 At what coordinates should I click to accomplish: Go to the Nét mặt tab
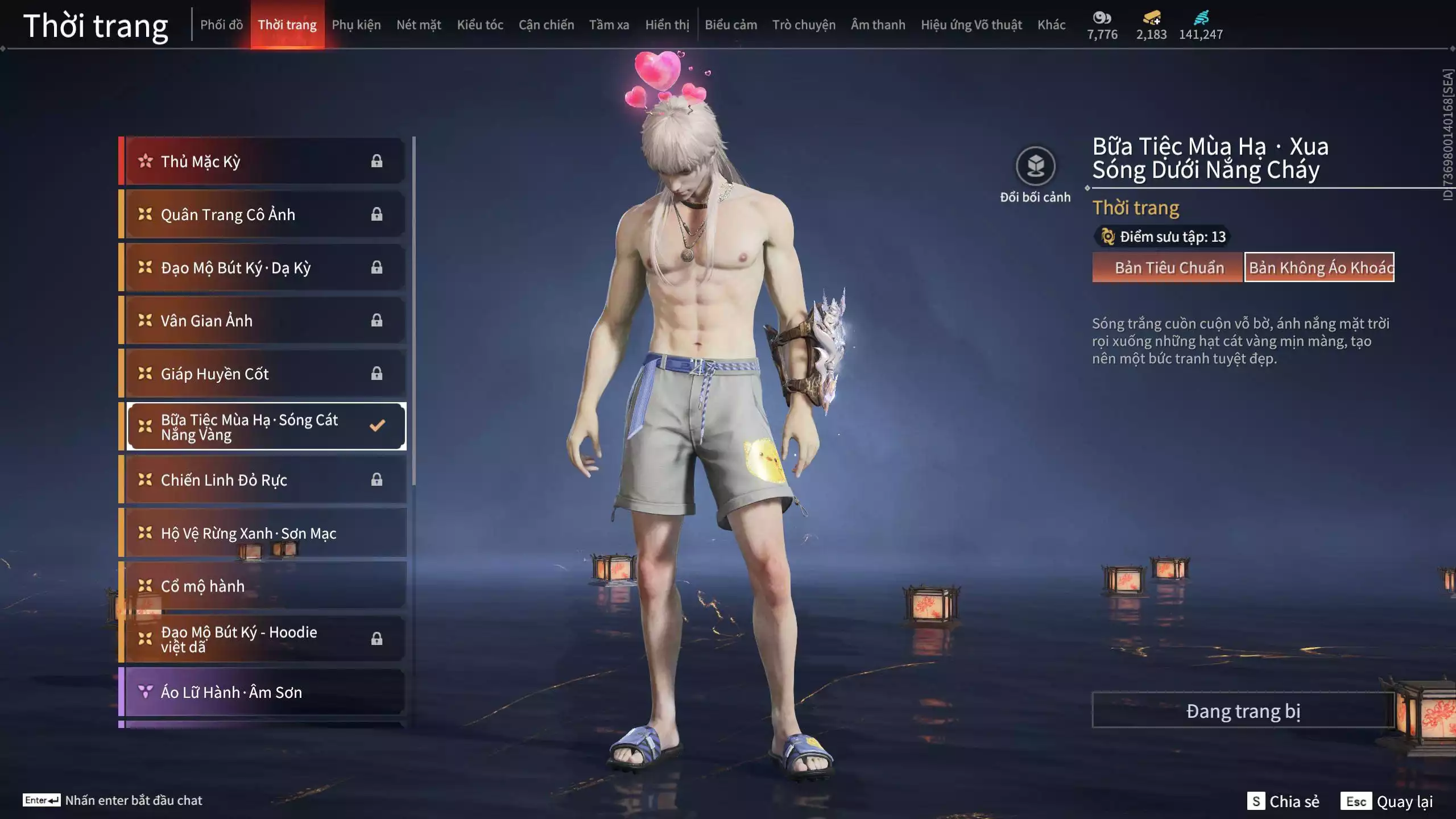click(x=419, y=25)
